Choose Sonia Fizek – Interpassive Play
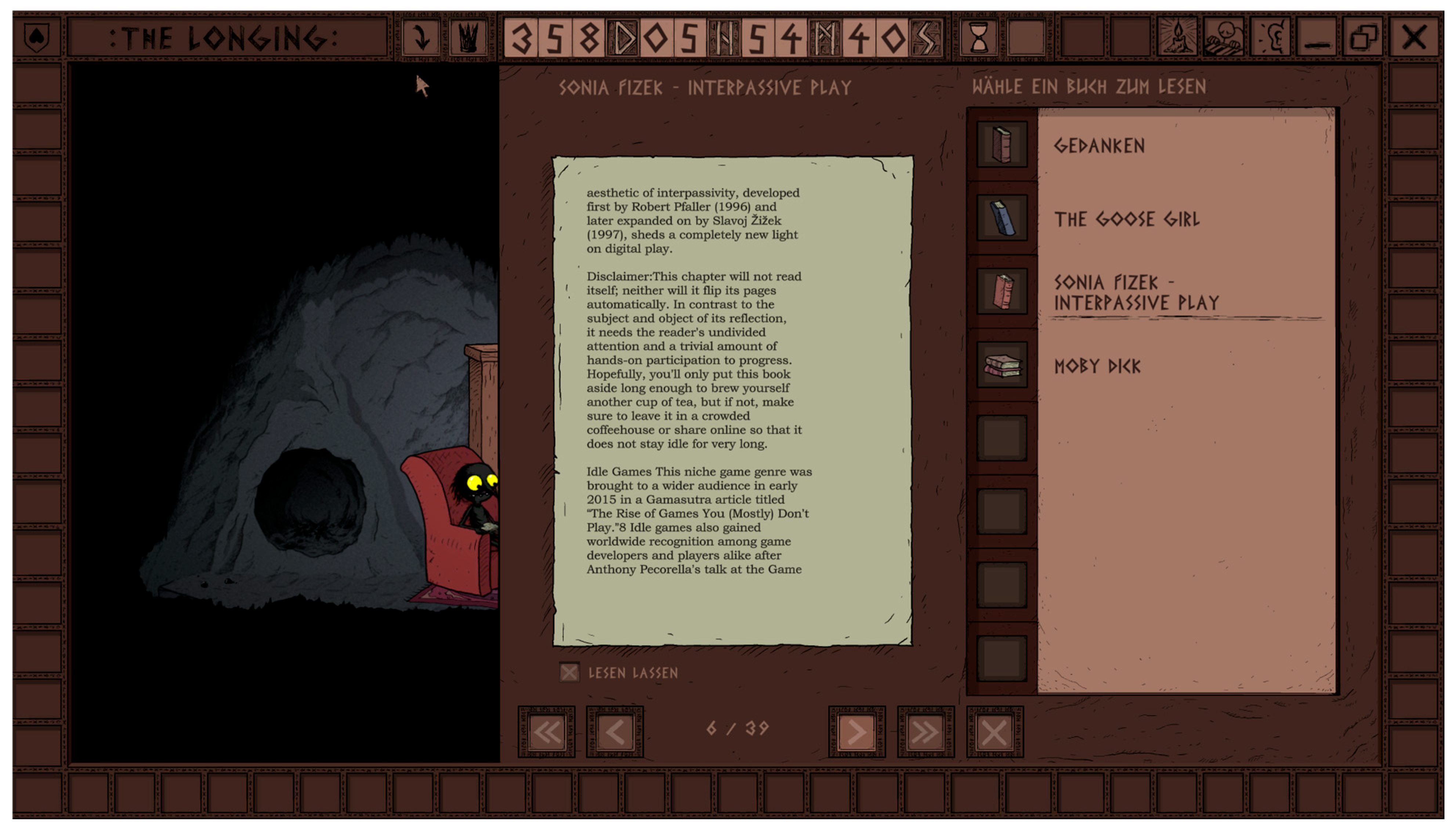Image resolution: width=1456 pixels, height=833 pixels. [x=1136, y=292]
